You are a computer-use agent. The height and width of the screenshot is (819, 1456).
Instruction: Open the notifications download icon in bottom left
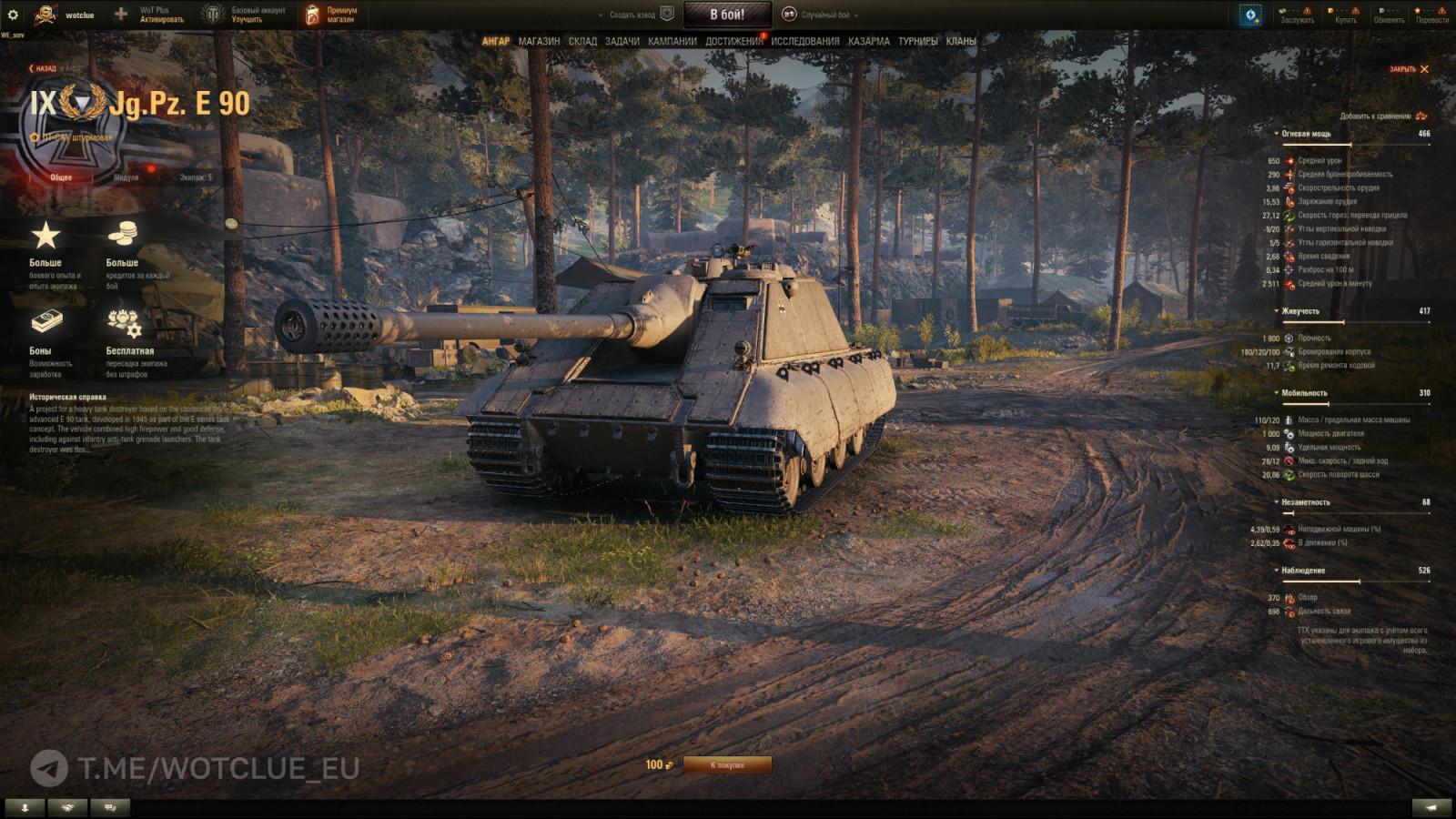click(x=25, y=806)
